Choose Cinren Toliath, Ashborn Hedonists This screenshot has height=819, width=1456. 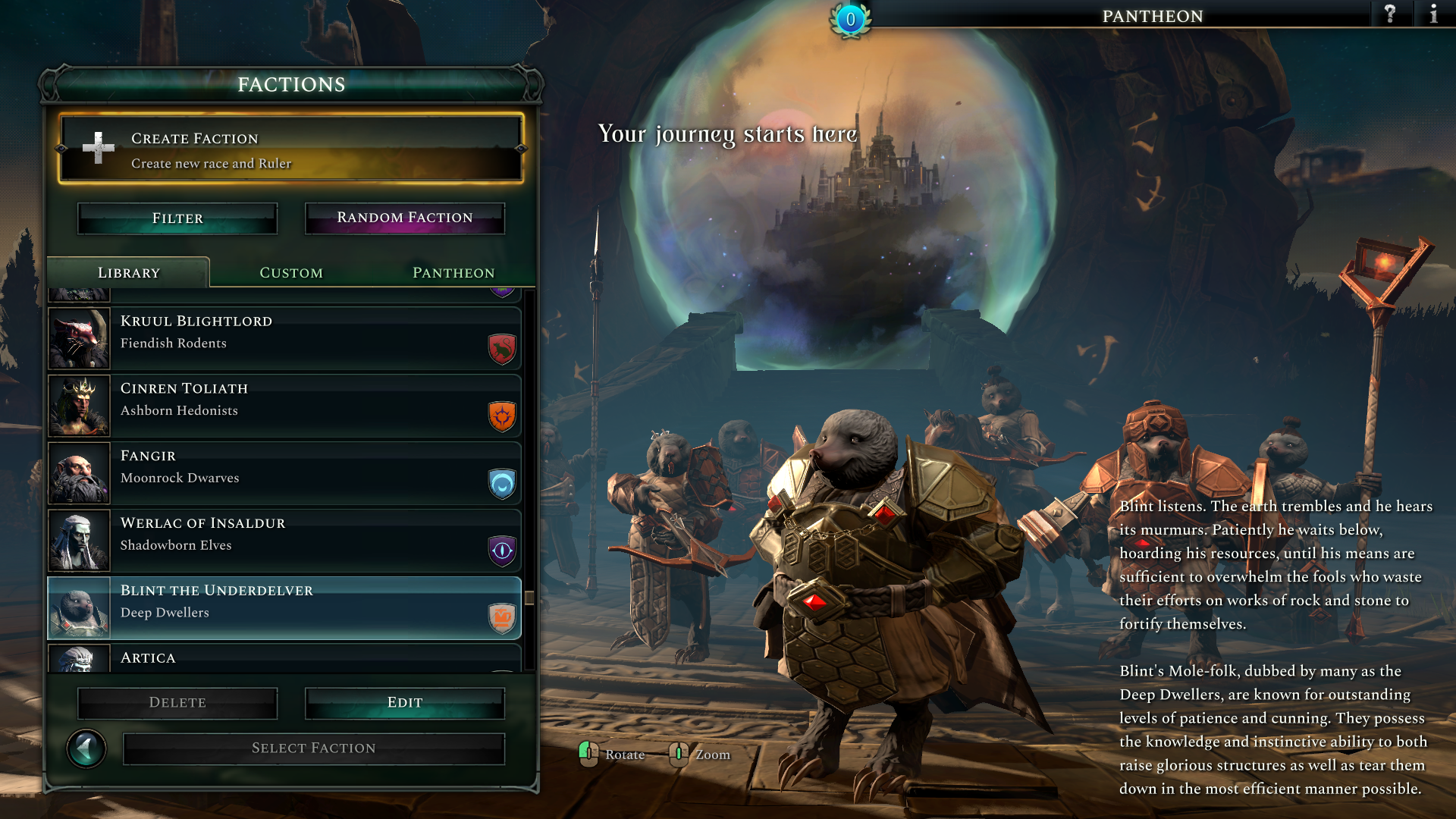point(284,406)
